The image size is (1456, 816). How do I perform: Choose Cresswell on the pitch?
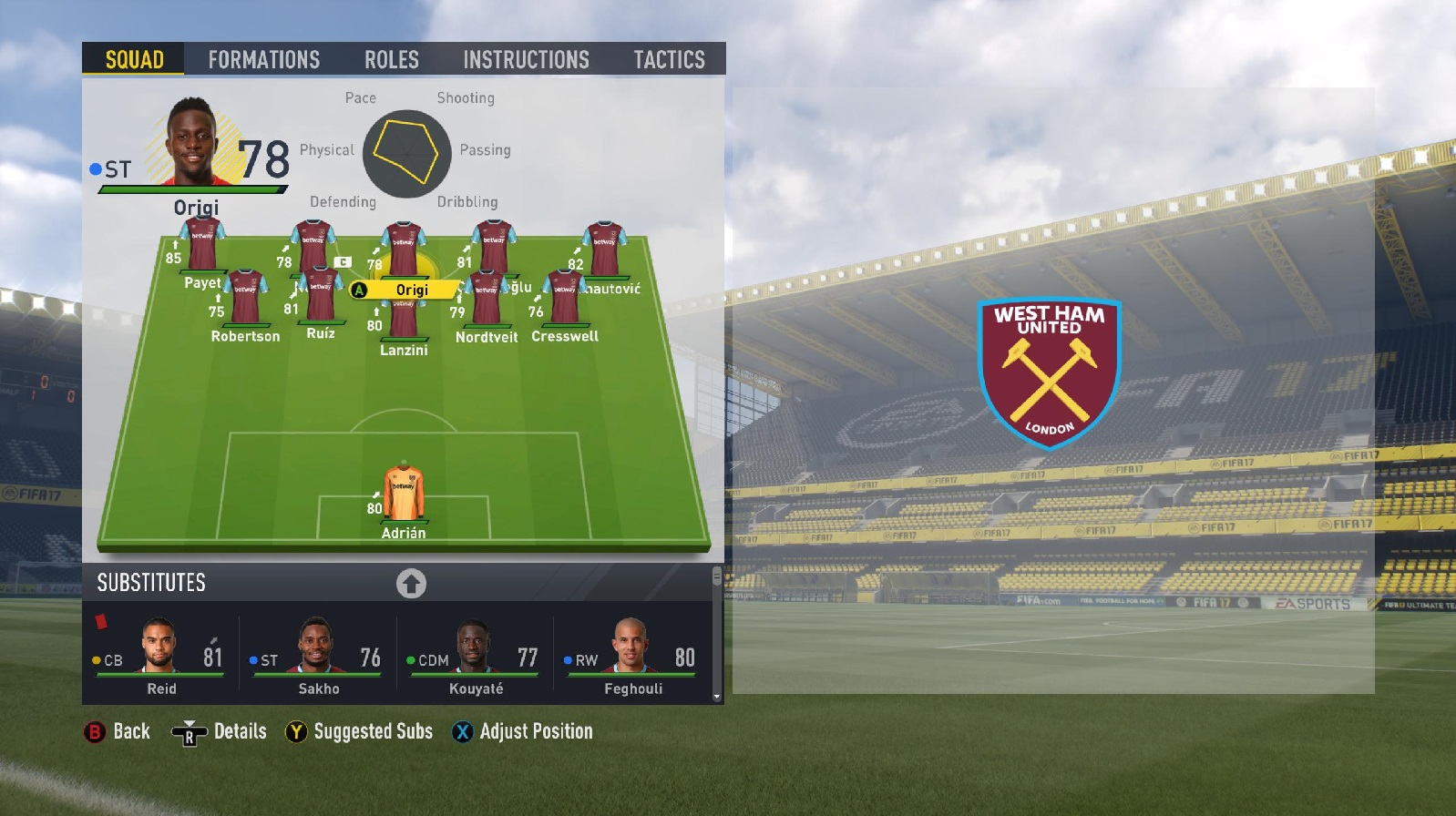pyautogui.click(x=565, y=302)
